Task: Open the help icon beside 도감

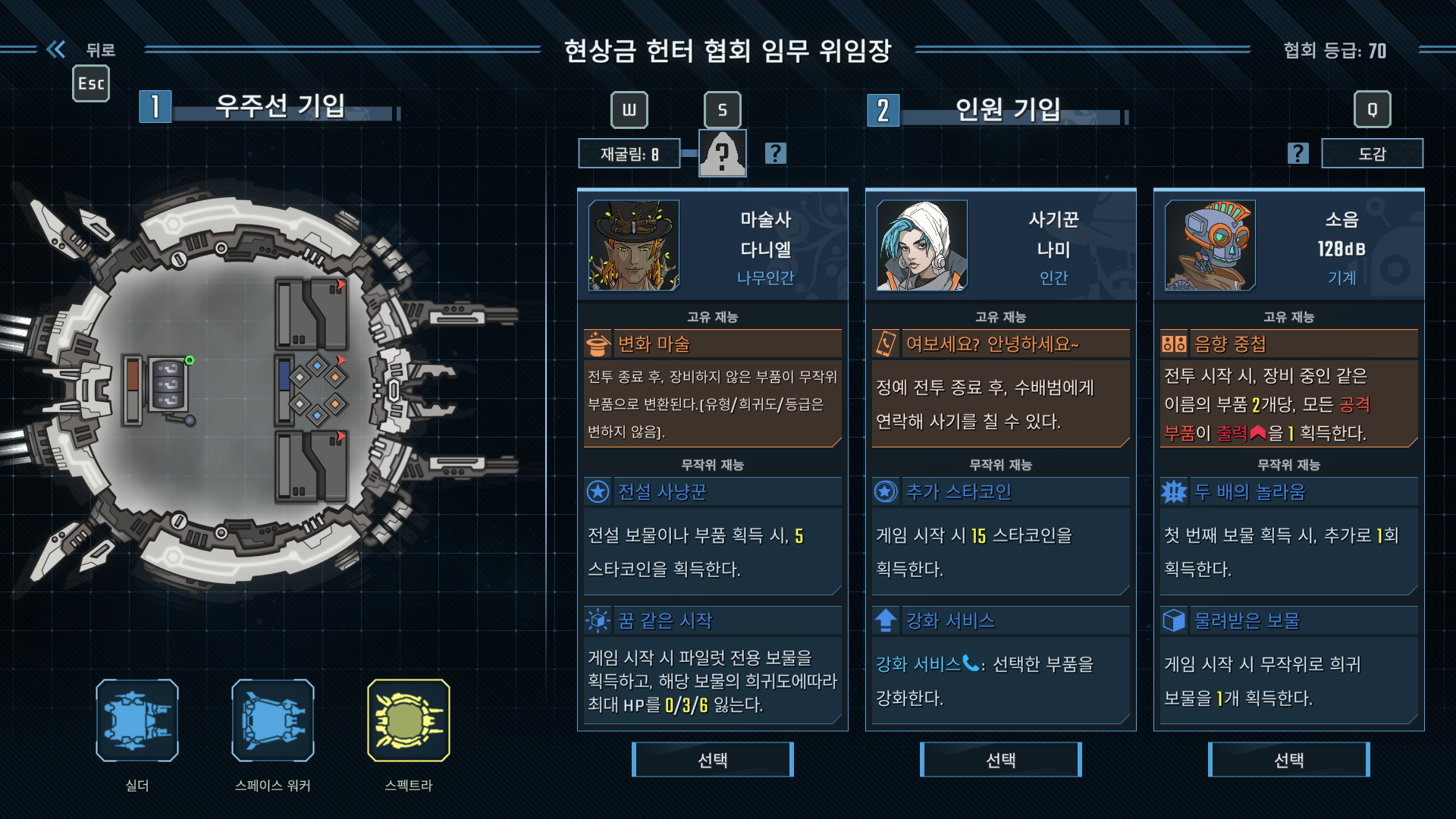Action: pyautogui.click(x=1298, y=154)
